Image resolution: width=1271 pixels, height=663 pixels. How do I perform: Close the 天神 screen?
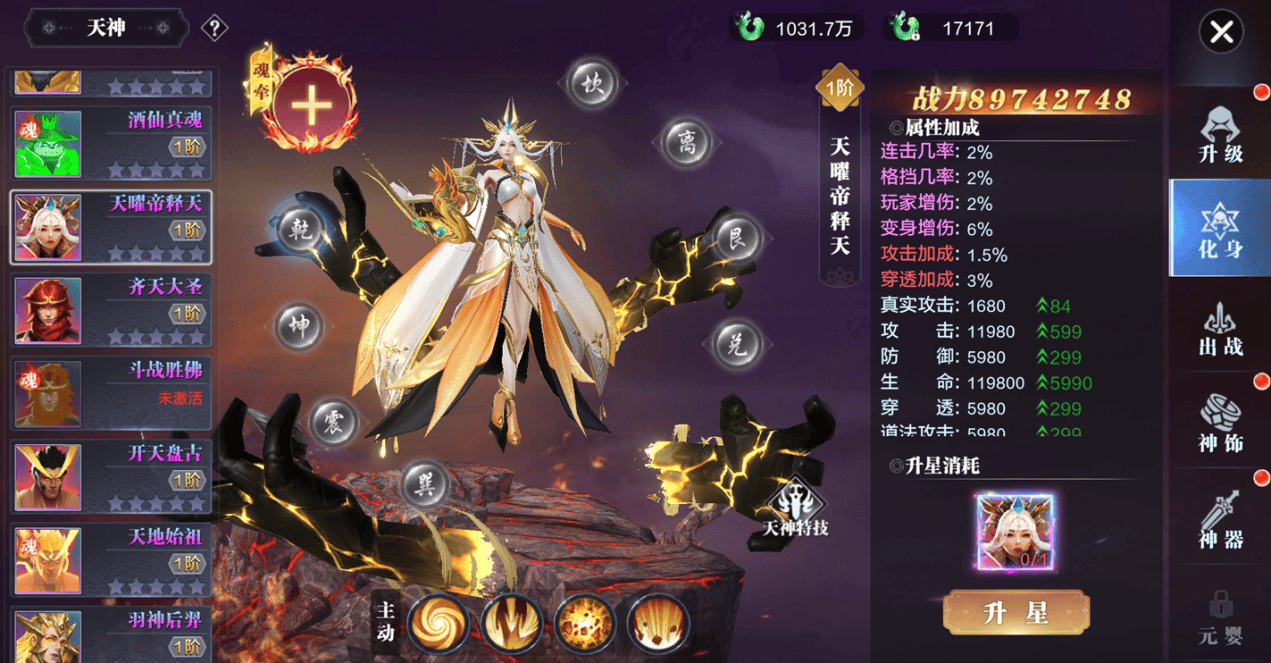click(x=1221, y=33)
